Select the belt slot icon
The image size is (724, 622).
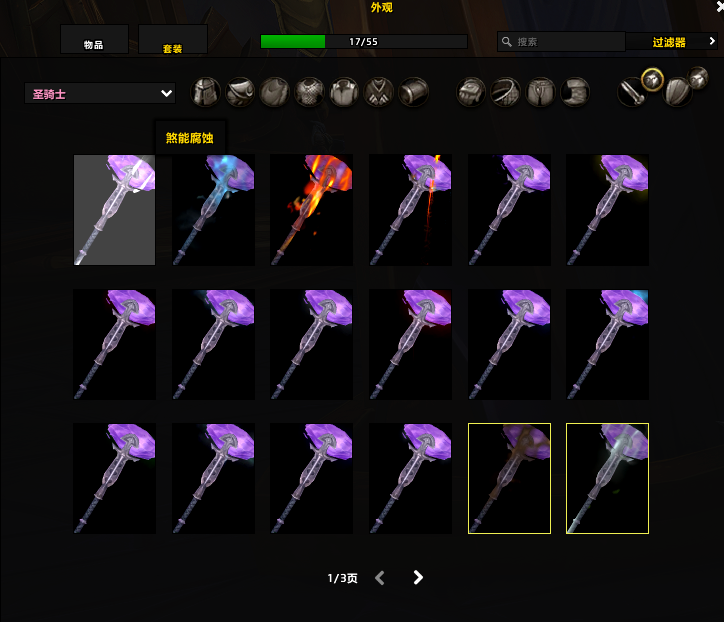[506, 93]
